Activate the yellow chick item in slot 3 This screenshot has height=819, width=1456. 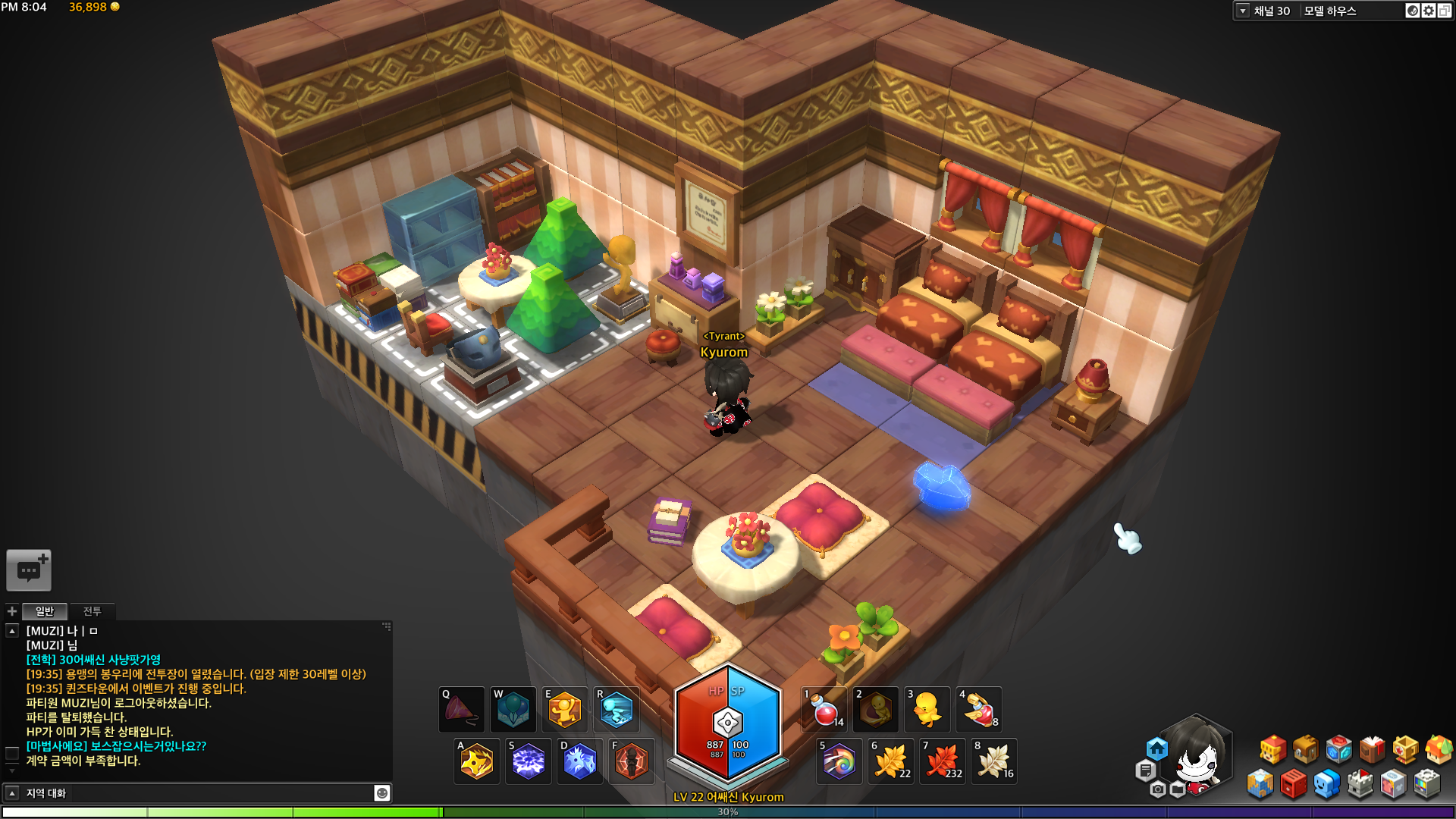927,710
